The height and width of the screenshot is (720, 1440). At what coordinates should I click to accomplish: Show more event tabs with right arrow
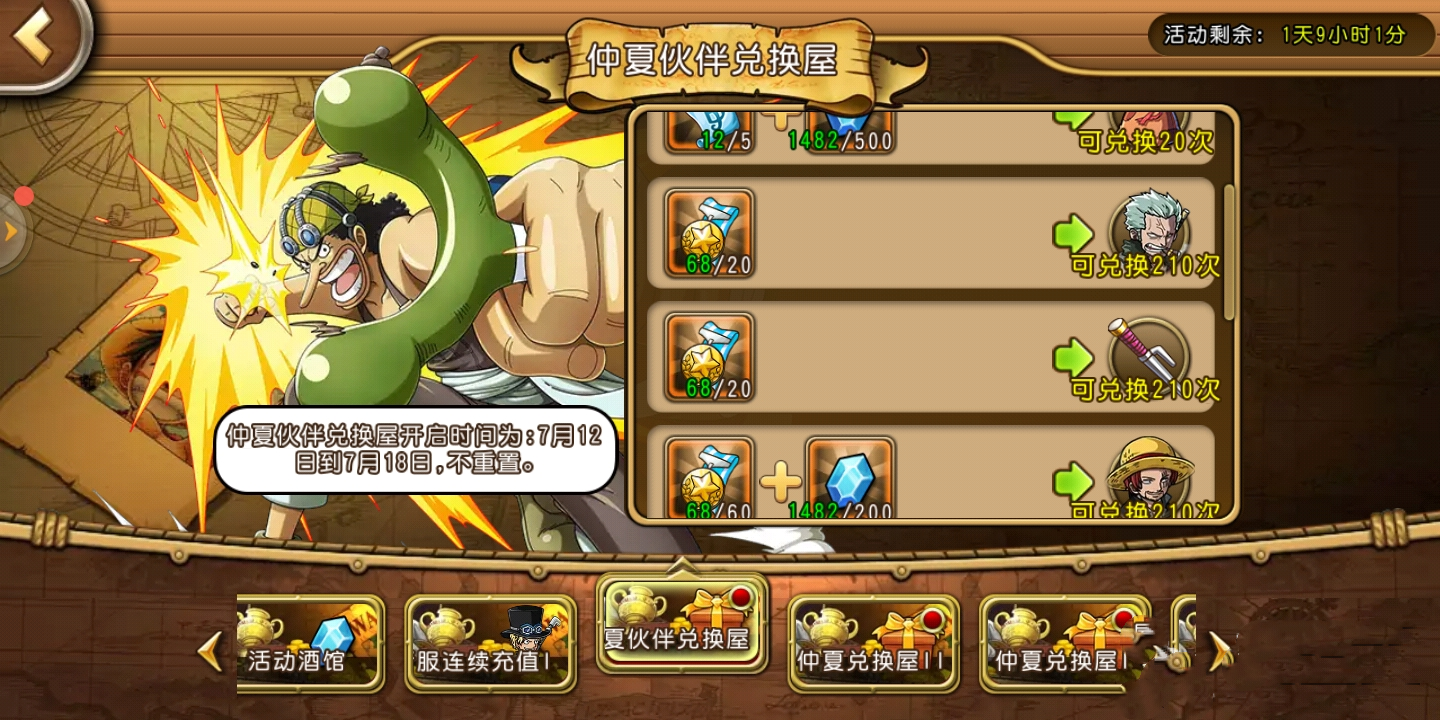coord(1221,651)
